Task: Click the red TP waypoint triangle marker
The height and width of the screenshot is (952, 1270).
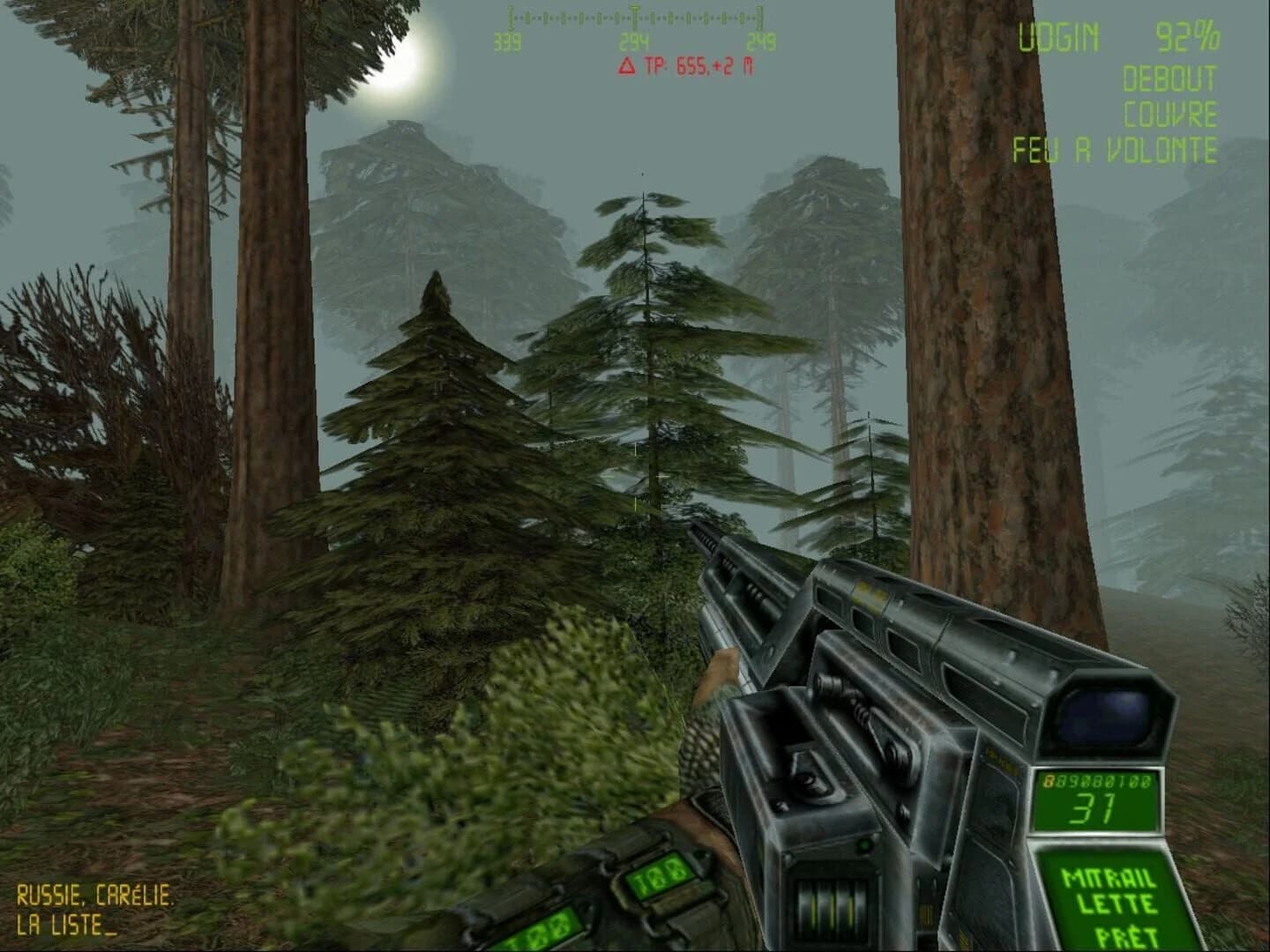Action: click(628, 64)
